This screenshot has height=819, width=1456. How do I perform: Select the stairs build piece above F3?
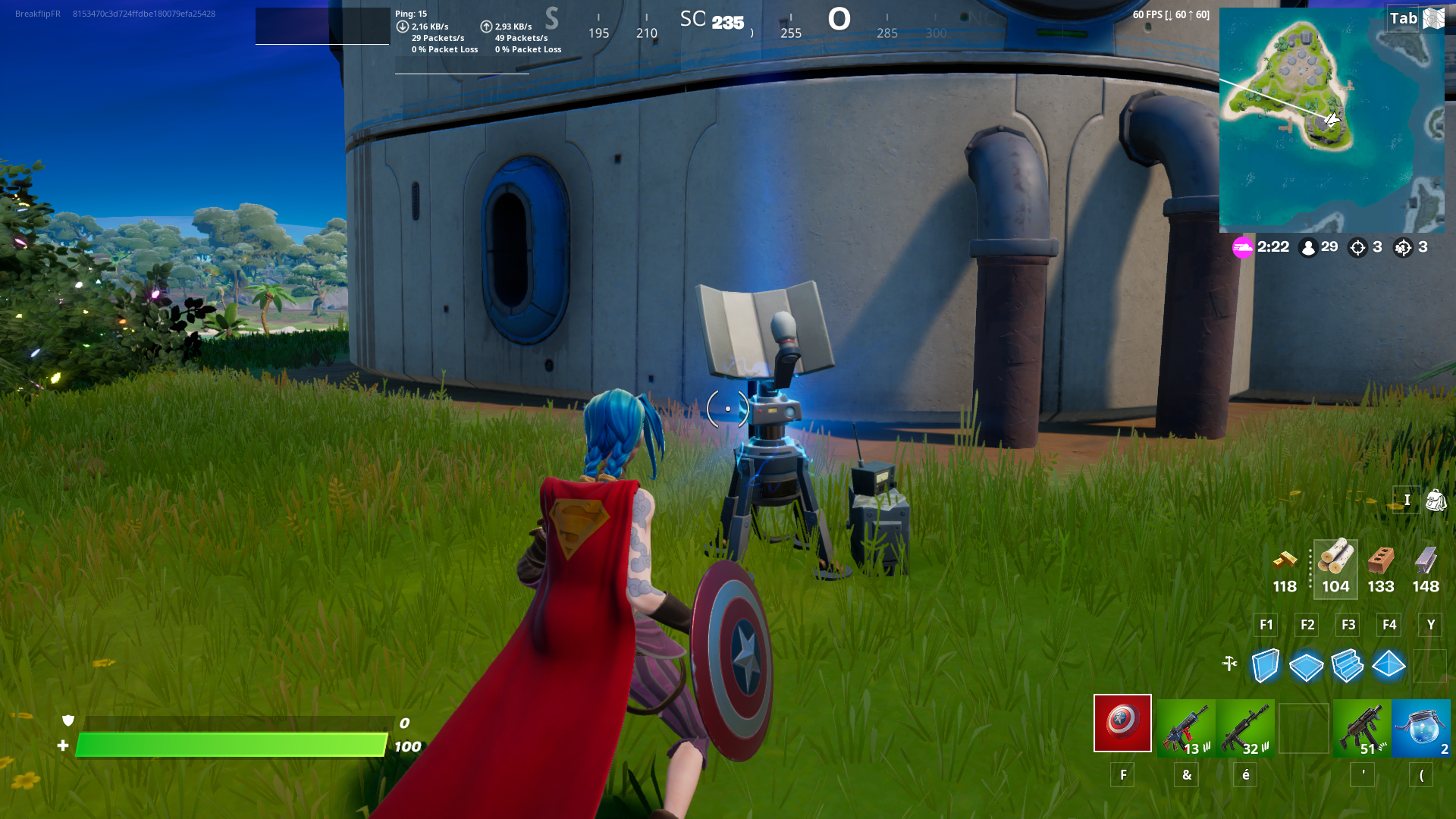pos(1348,667)
